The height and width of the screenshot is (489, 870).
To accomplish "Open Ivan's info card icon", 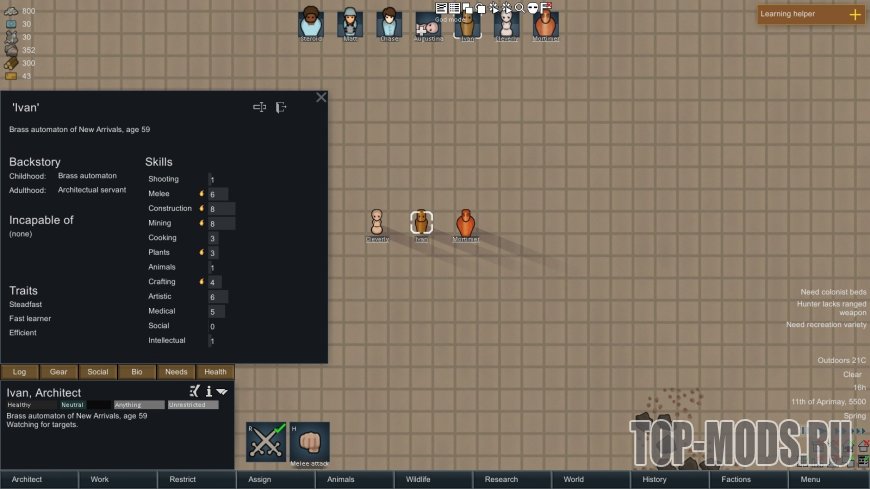I will [x=209, y=391].
